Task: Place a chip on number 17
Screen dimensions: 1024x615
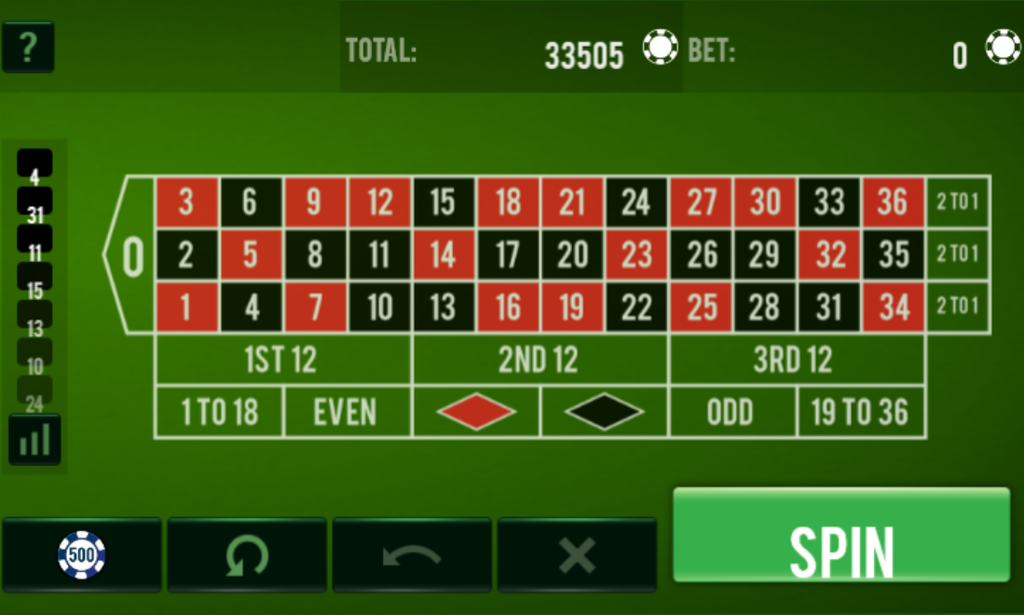Action: coord(508,255)
